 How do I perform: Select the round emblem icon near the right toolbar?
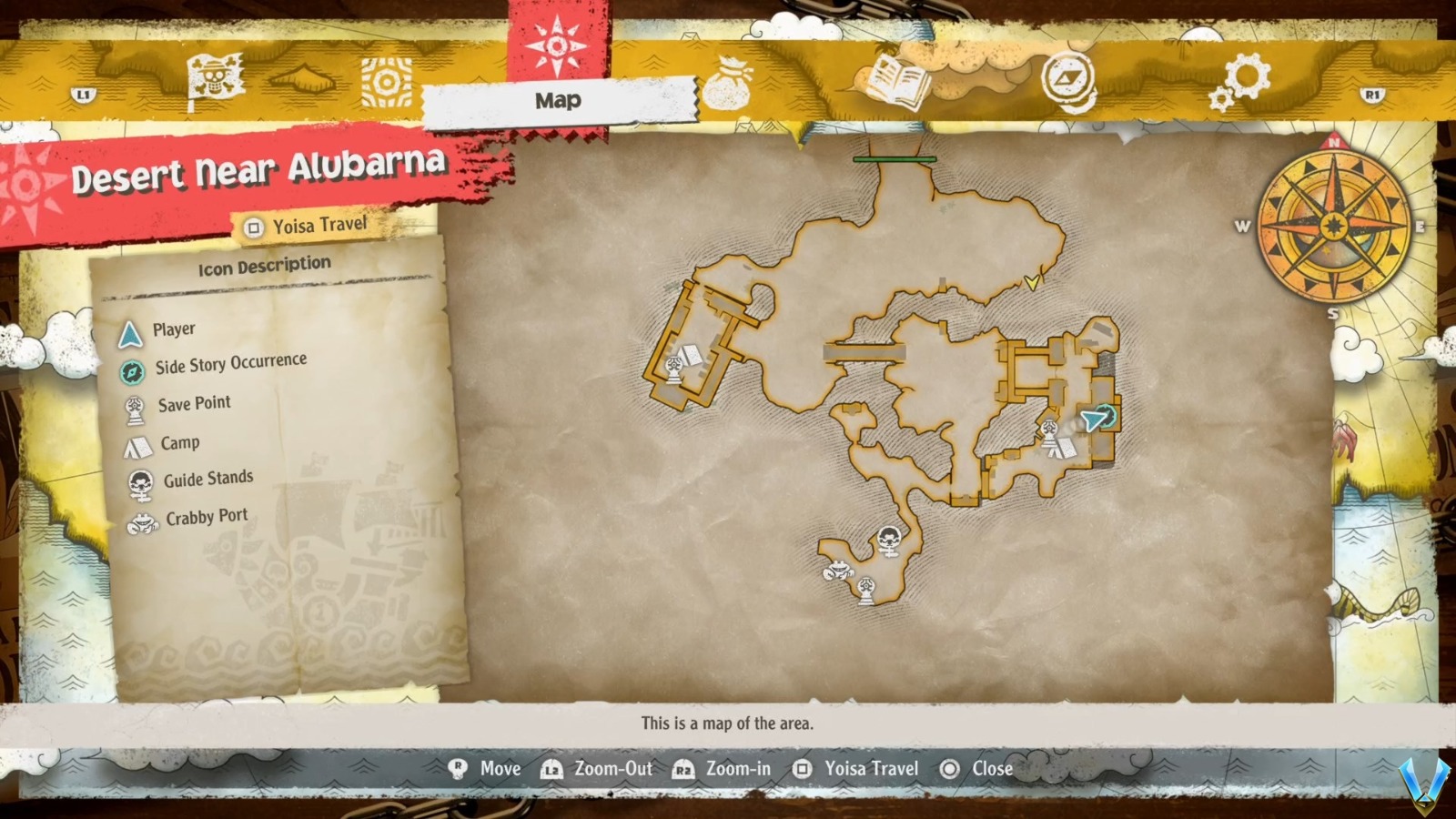(x=1067, y=80)
